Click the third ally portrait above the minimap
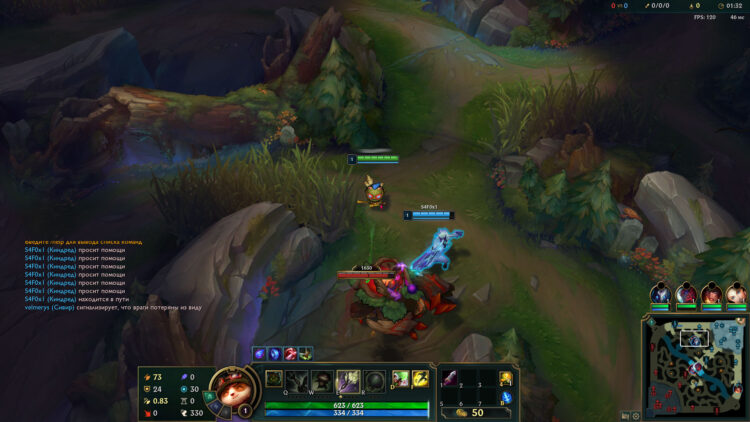750x422 pixels. click(710, 294)
